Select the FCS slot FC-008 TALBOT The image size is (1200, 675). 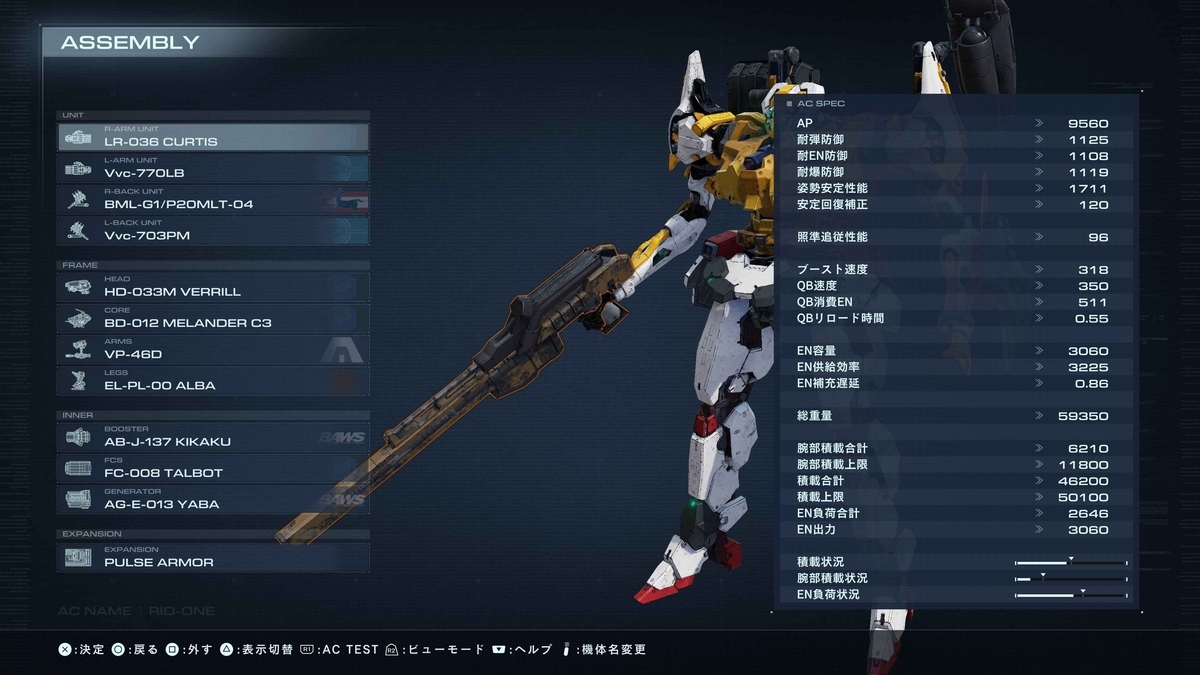coord(213,468)
